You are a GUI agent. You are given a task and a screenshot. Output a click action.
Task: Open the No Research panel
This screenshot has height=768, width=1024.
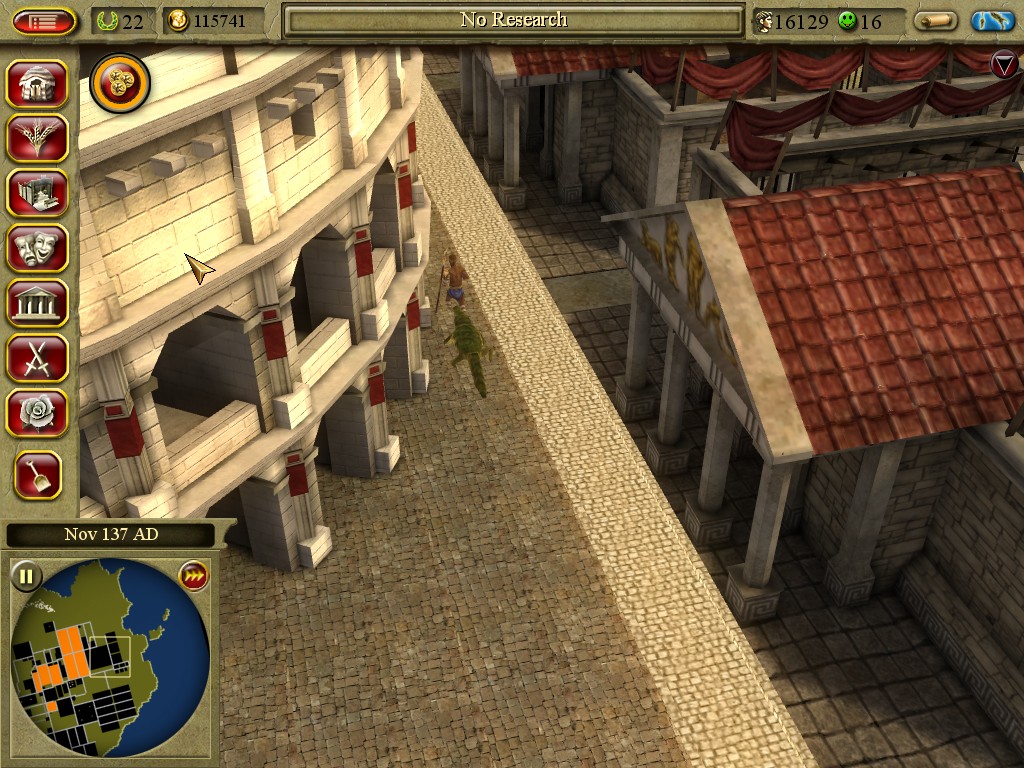tap(513, 20)
